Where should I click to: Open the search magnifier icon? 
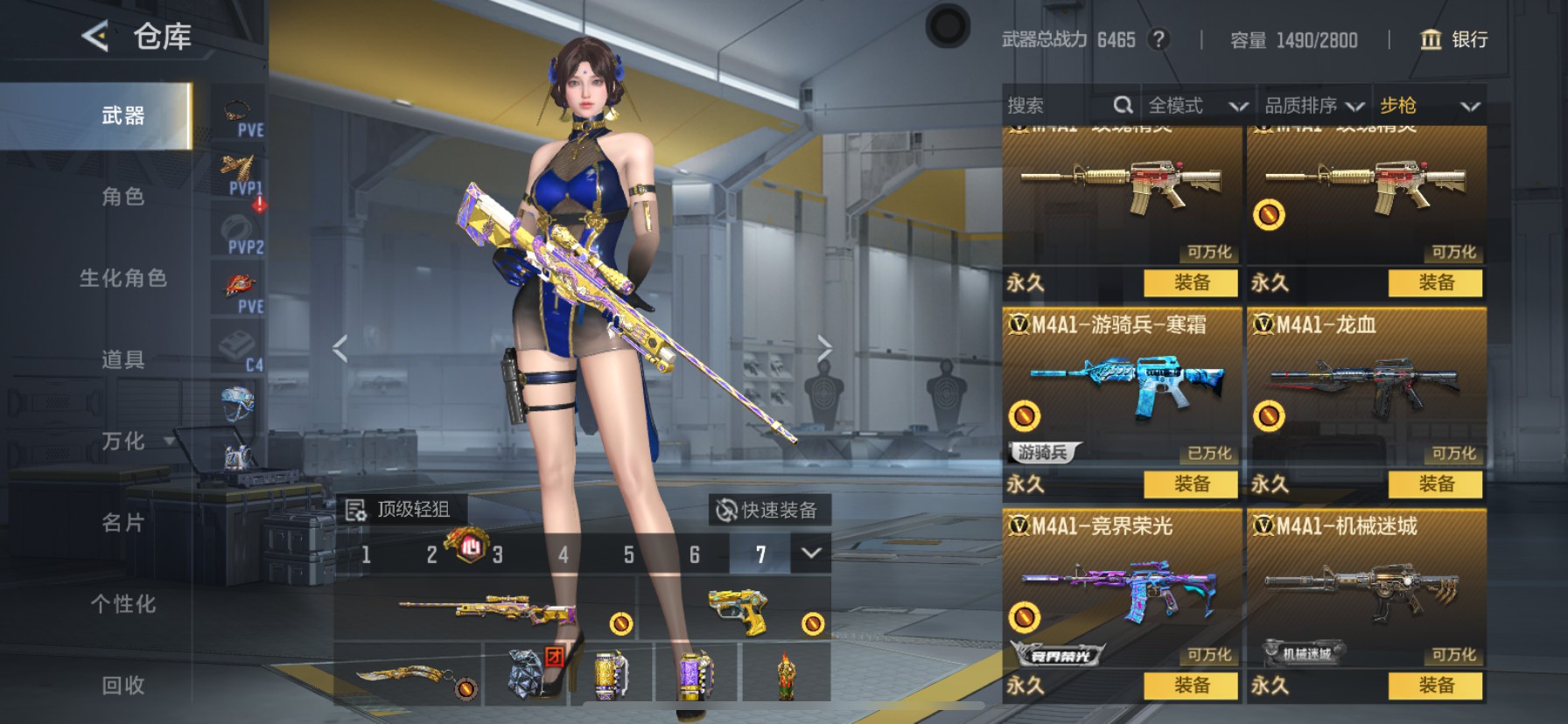coord(1123,104)
